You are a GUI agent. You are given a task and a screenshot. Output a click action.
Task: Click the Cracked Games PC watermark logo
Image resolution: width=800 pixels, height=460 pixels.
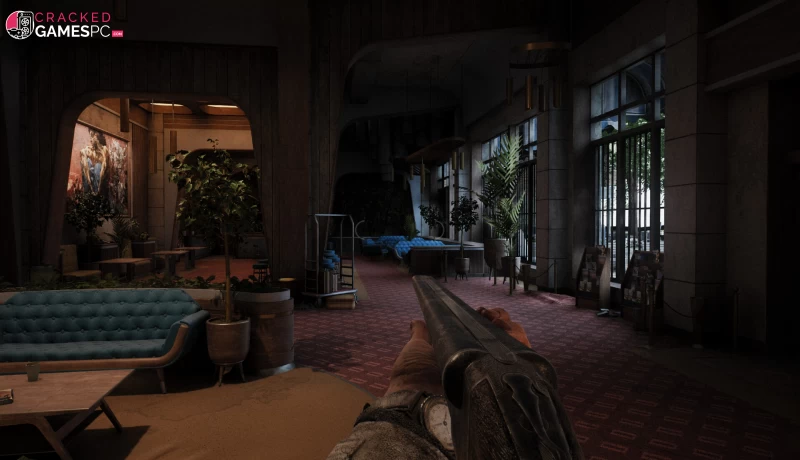[64, 24]
